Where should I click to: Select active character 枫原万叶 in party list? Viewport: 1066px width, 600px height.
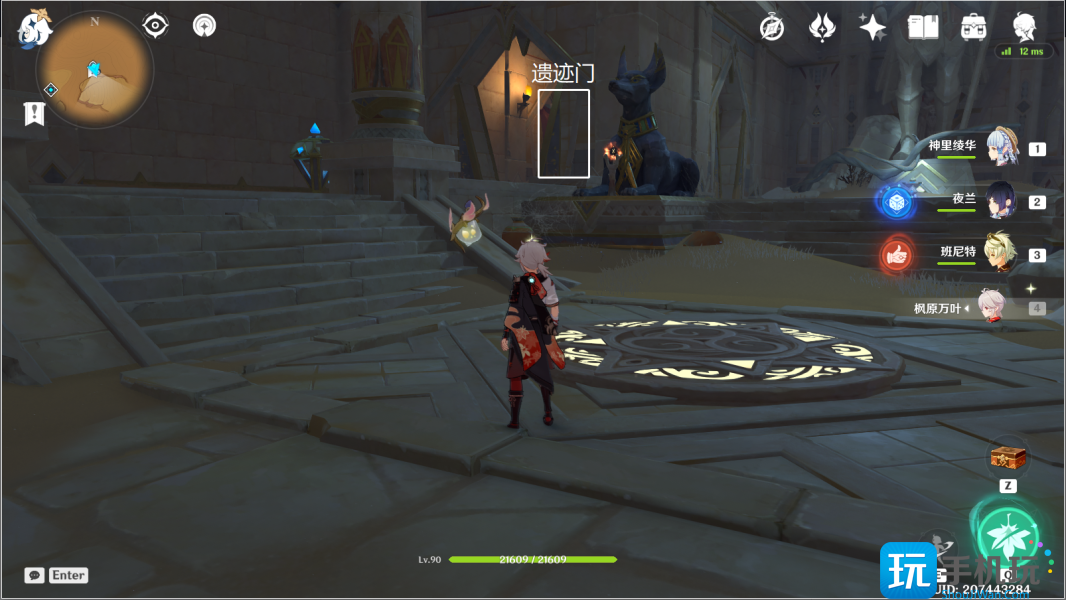tap(993, 308)
